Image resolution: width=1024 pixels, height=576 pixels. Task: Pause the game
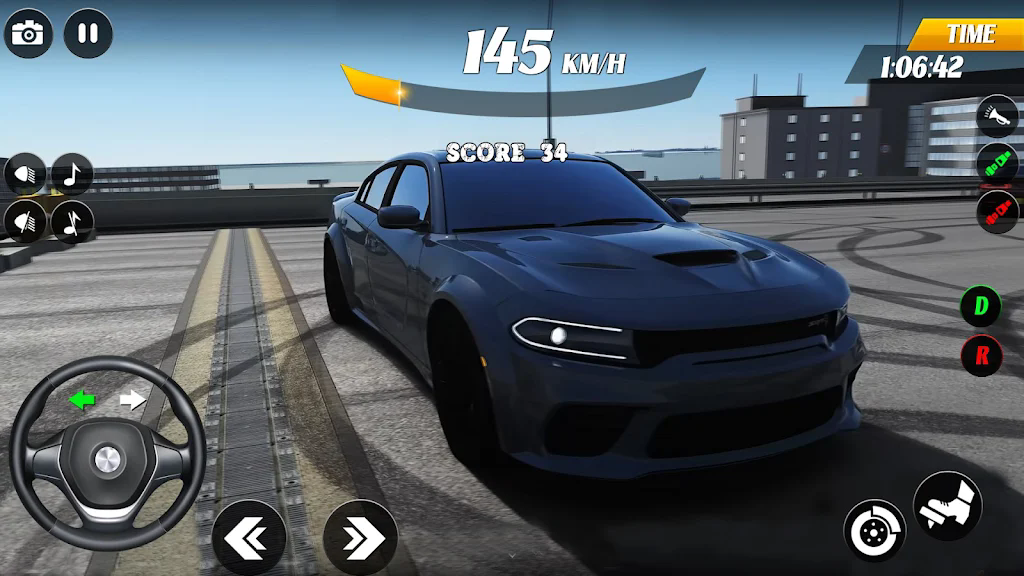[88, 33]
